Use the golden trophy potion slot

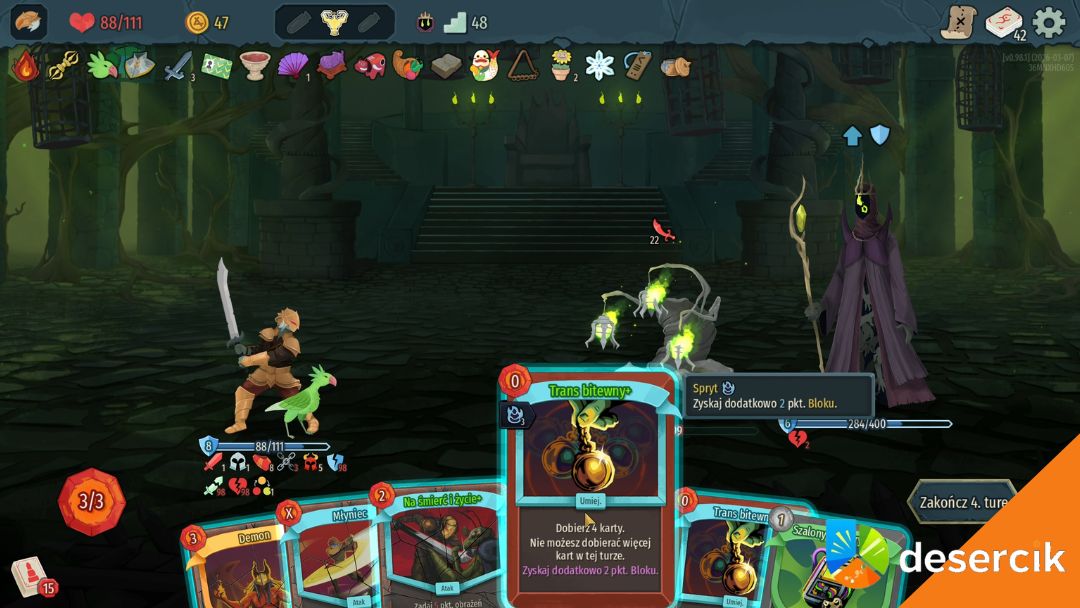334,22
